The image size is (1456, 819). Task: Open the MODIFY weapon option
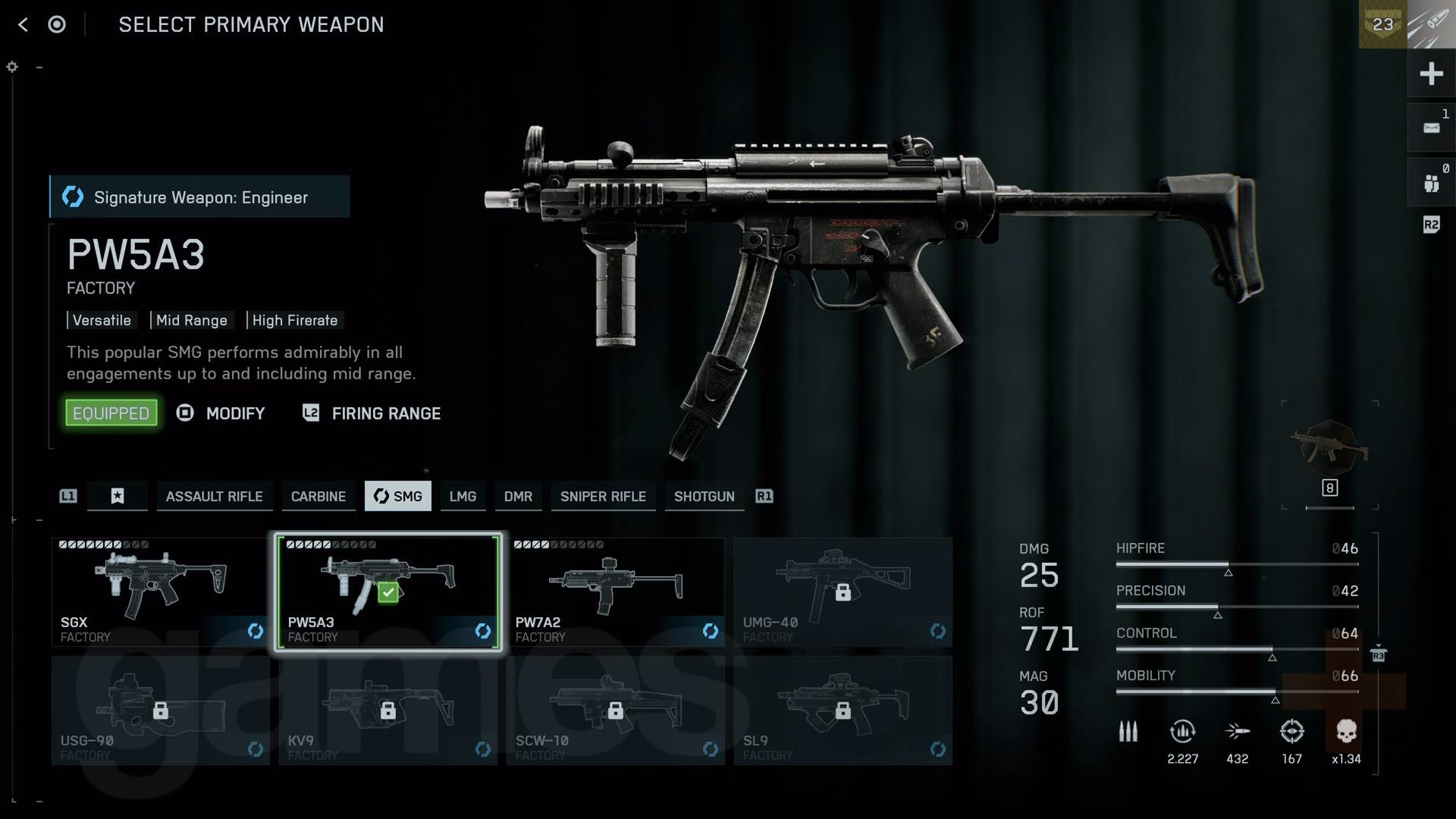pos(234,413)
